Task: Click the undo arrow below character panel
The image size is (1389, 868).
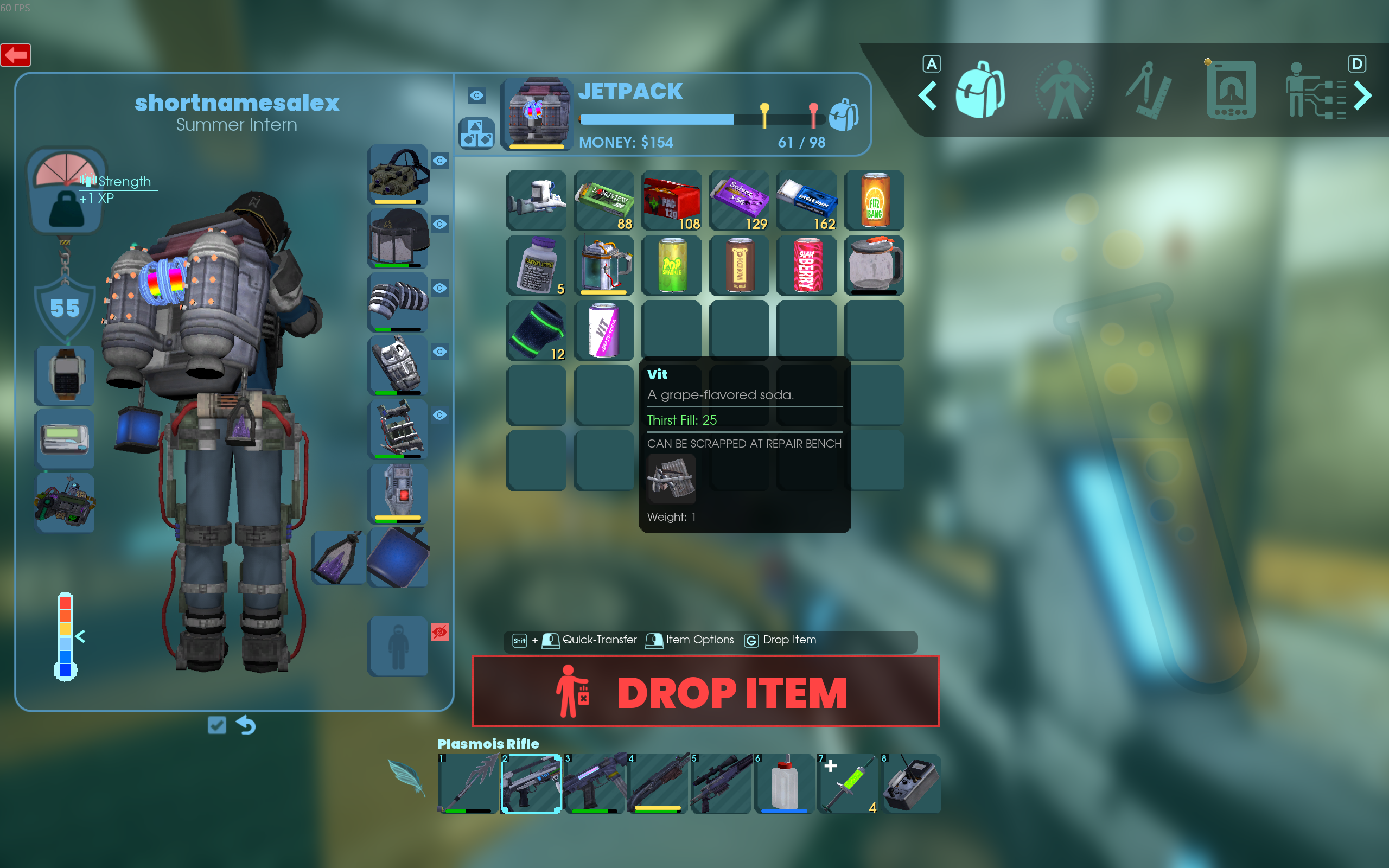Action: [246, 725]
